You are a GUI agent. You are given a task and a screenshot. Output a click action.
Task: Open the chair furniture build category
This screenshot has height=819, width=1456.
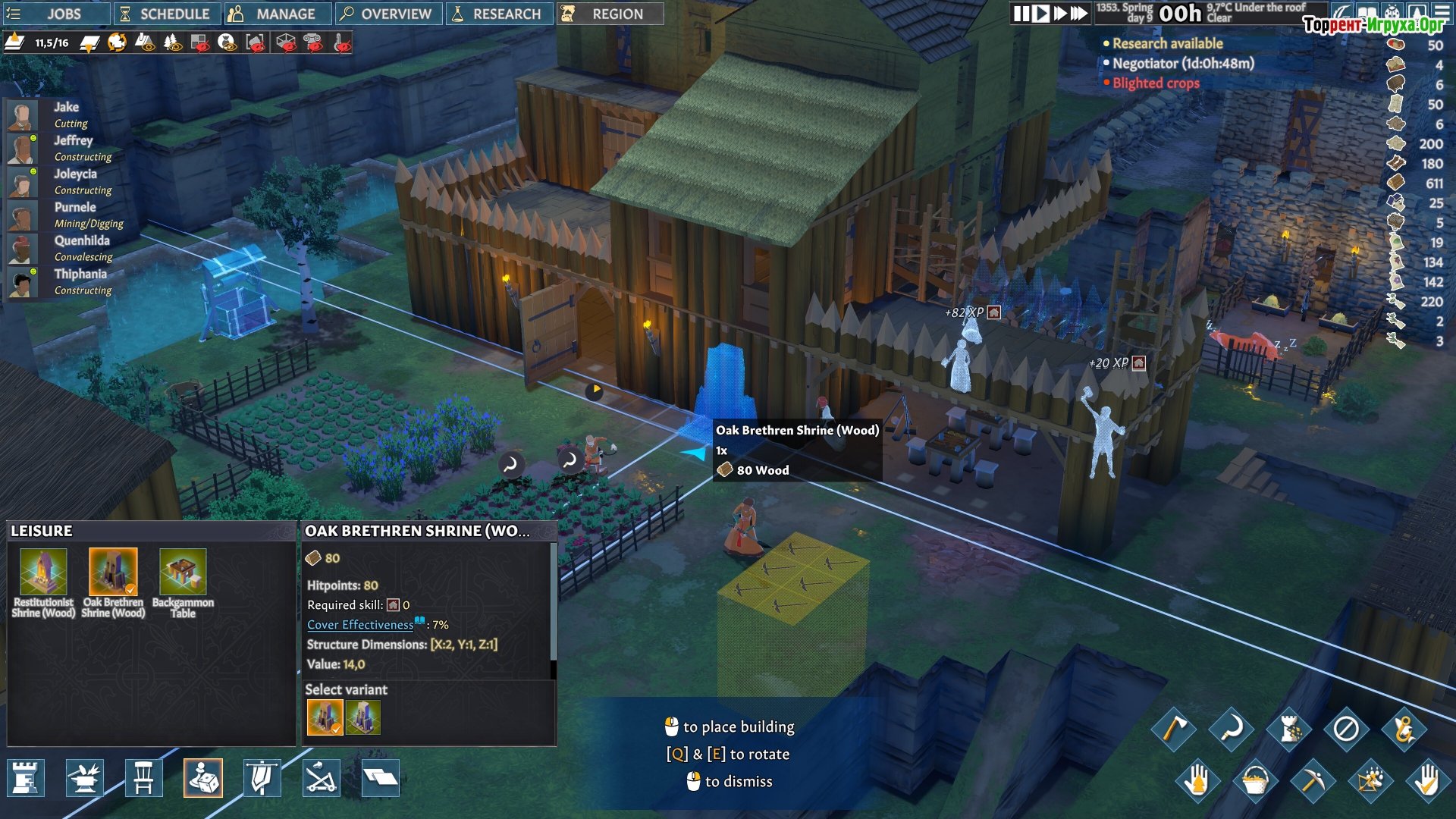(x=143, y=778)
